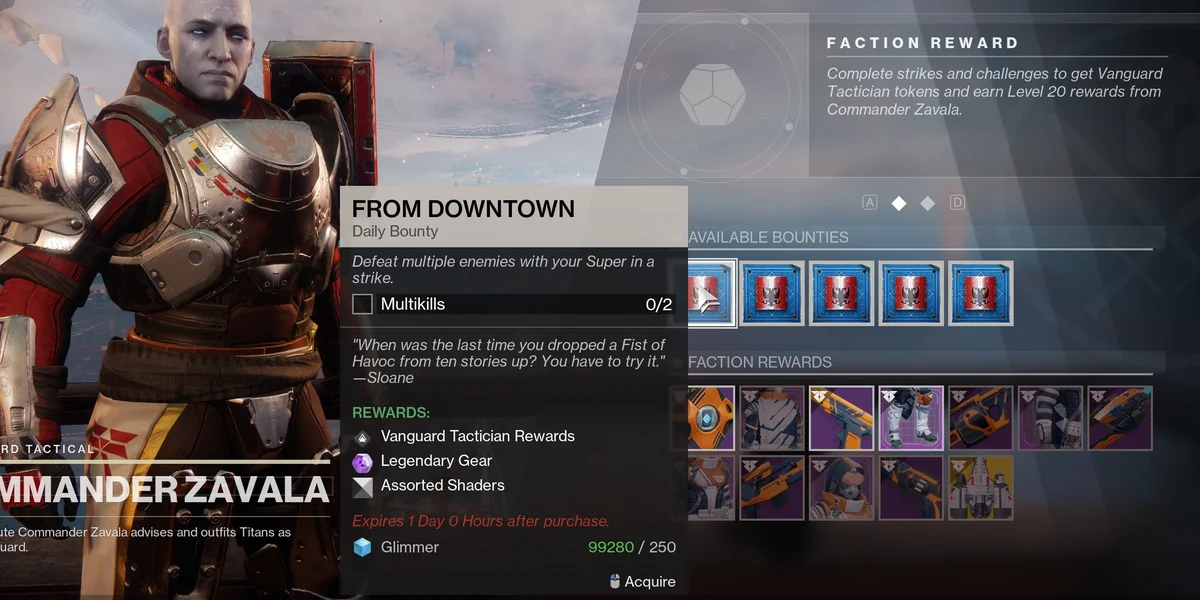Viewport: 1200px width, 600px height.
Task: Claim the Faction Reward engram icon
Action: point(719,90)
